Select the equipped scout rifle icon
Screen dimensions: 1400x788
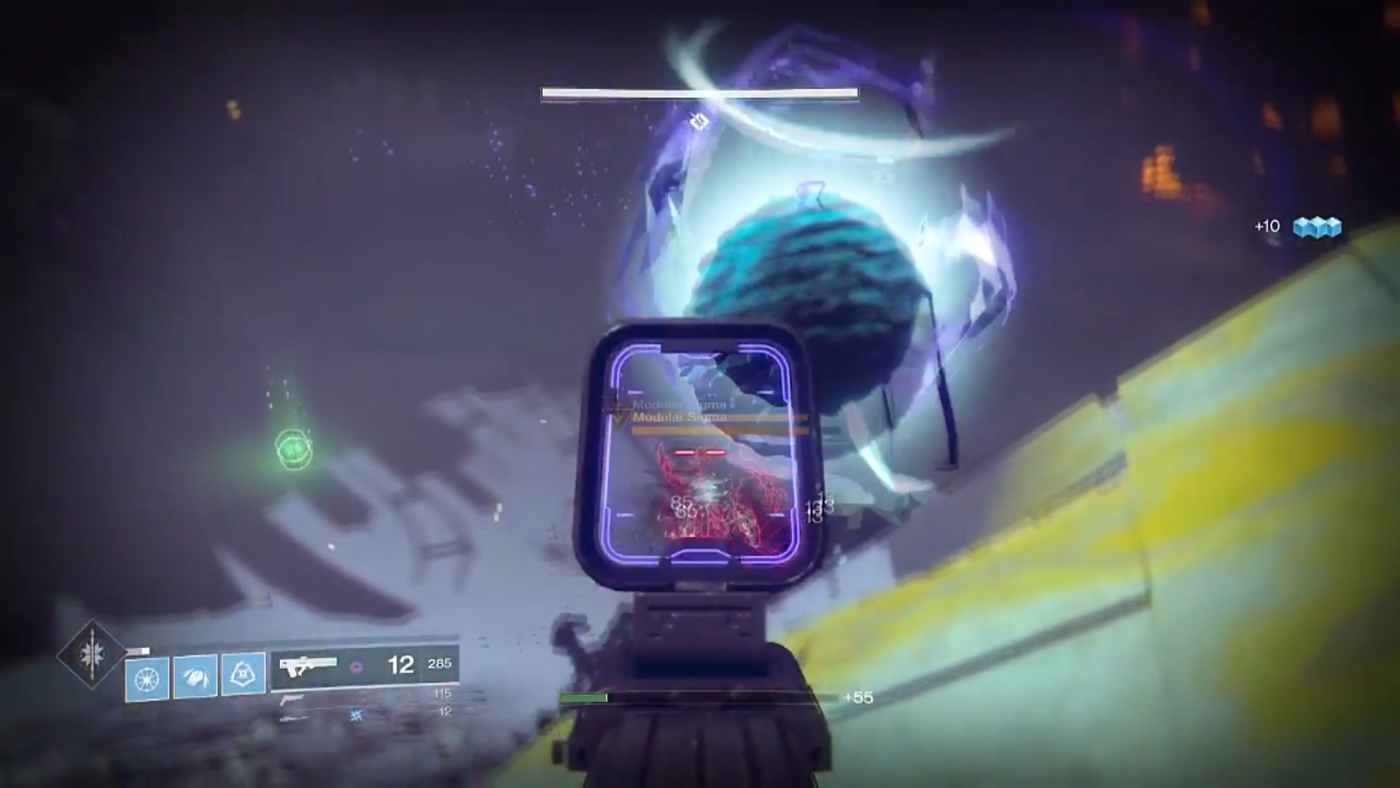pyautogui.click(x=308, y=663)
